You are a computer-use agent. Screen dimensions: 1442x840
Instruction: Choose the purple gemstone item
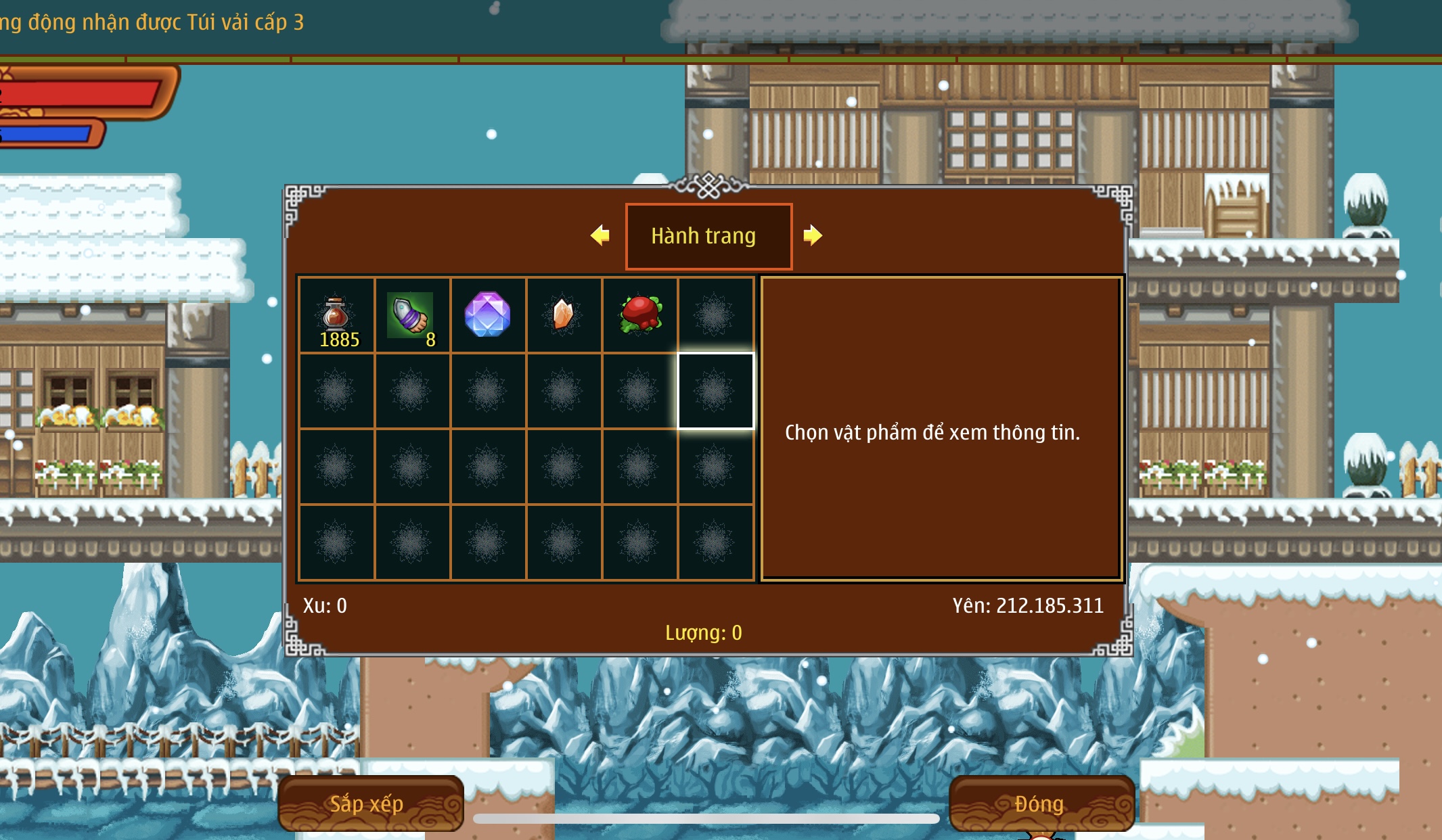(487, 315)
